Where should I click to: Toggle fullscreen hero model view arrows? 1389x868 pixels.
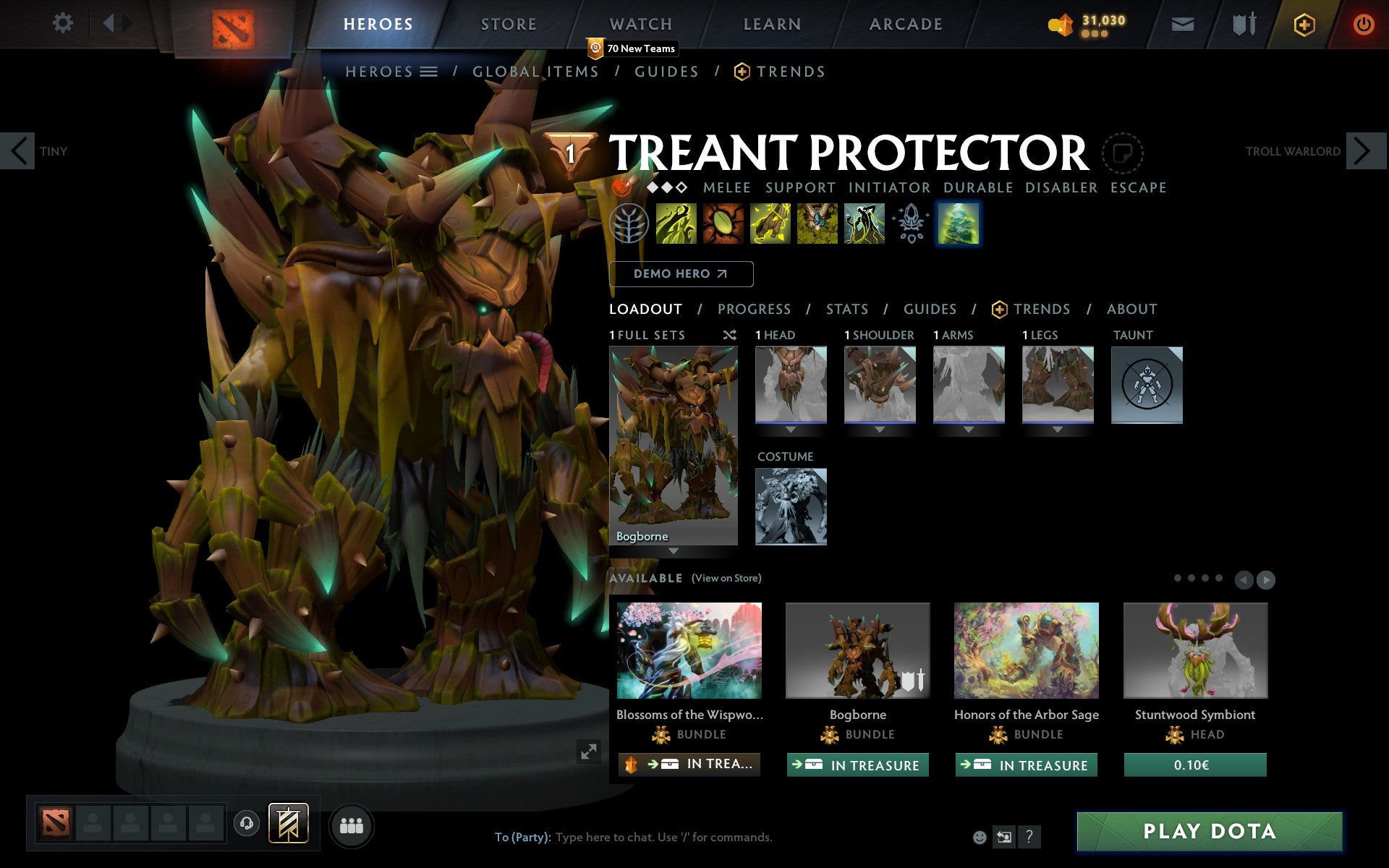pos(588,753)
